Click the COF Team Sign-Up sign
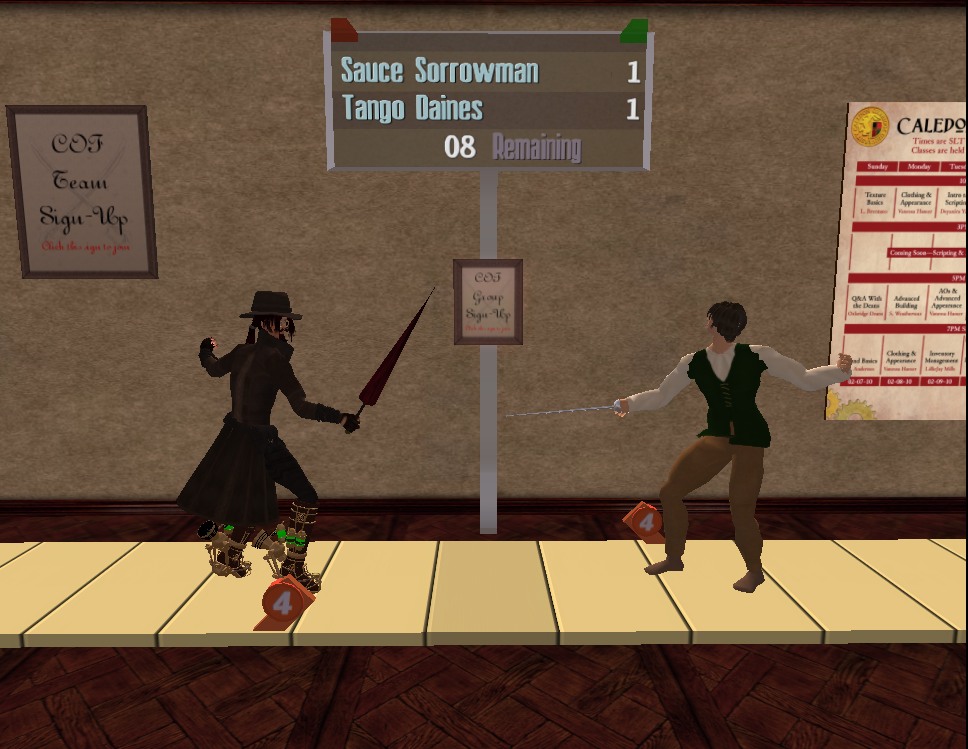 point(83,192)
